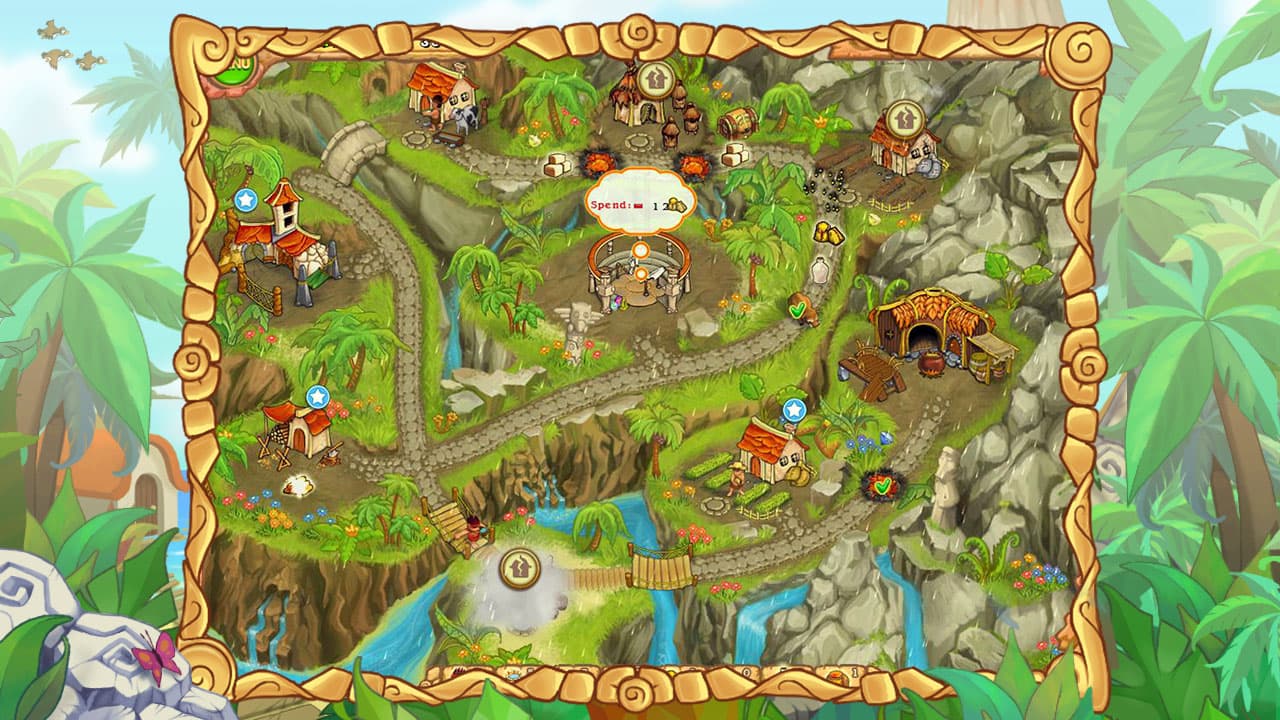The height and width of the screenshot is (720, 1280).
Task: Click the sugar cube stacks near the campfires
Action: (556, 165)
